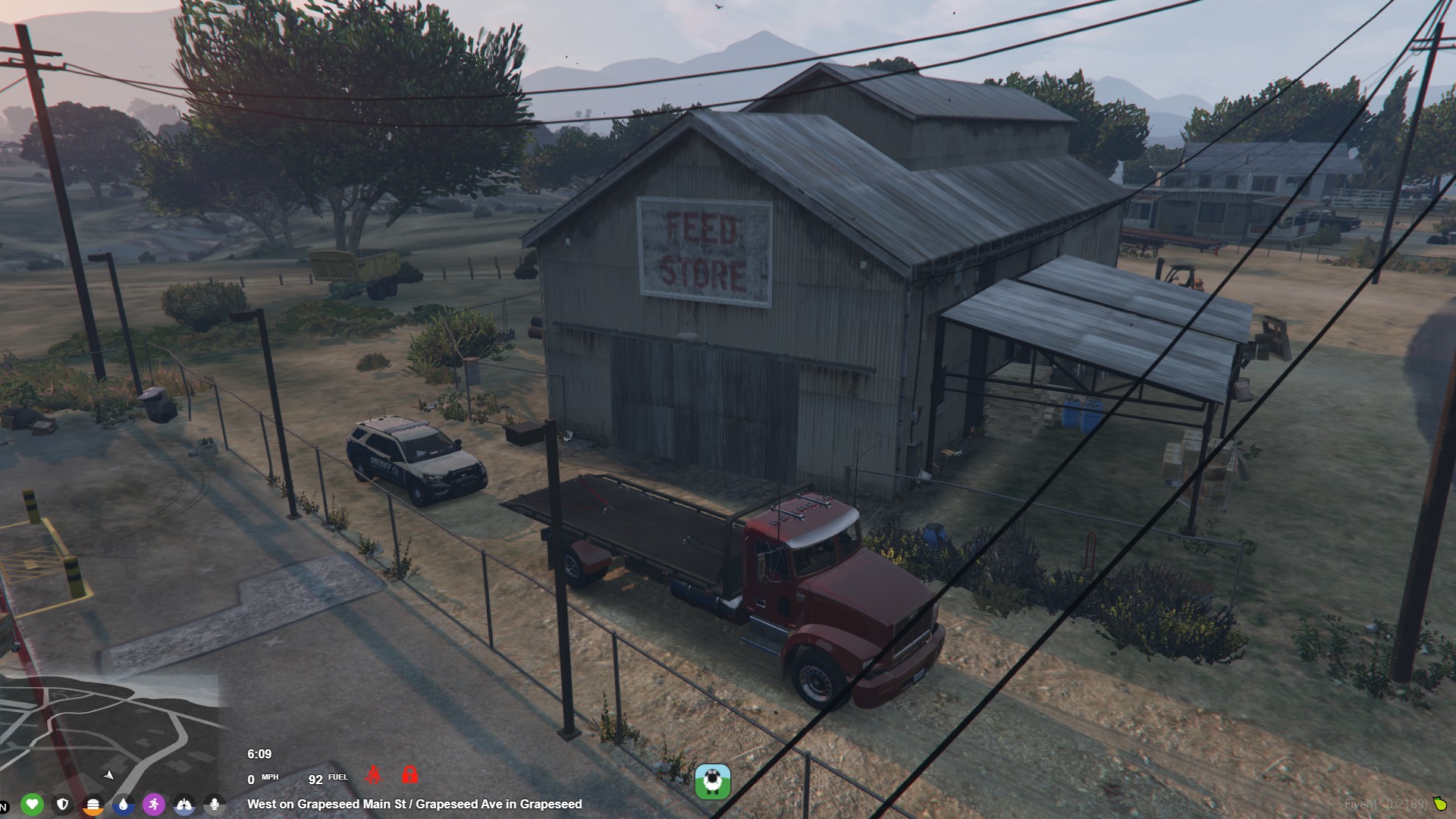
Task: Click the yellow pear icon beside FiveM
Action: pyautogui.click(x=1439, y=804)
